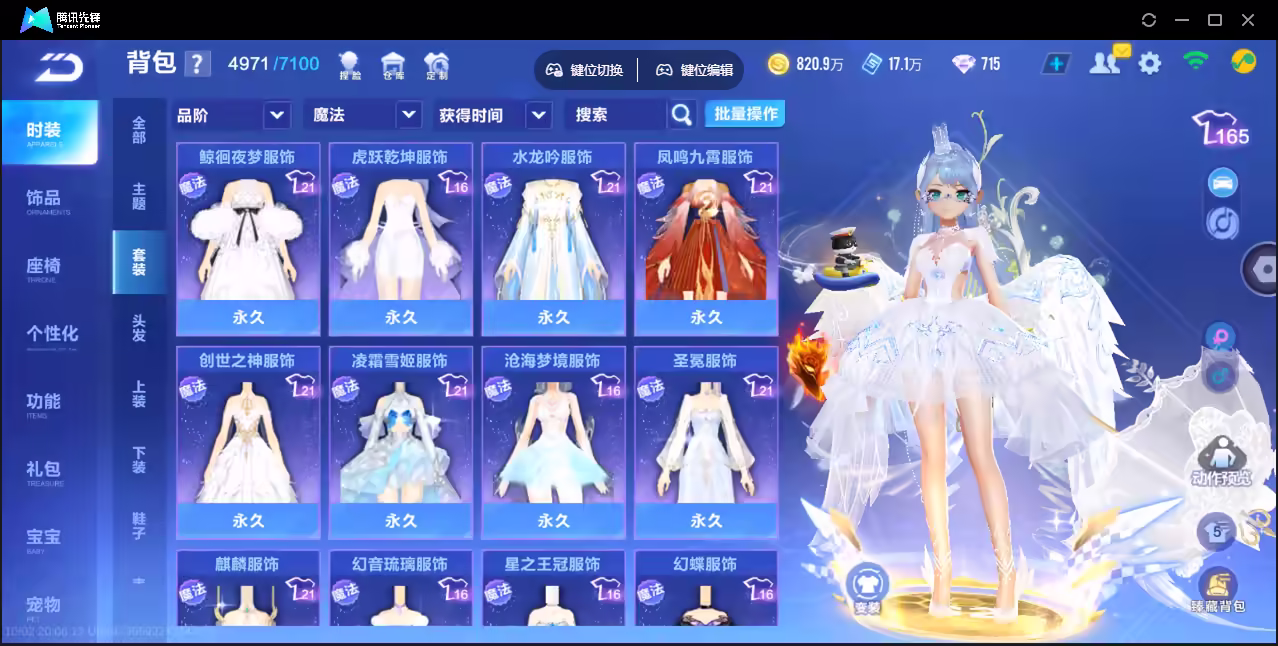
Task: Expand the 获得时间 sort dropdown
Action: coord(494,115)
